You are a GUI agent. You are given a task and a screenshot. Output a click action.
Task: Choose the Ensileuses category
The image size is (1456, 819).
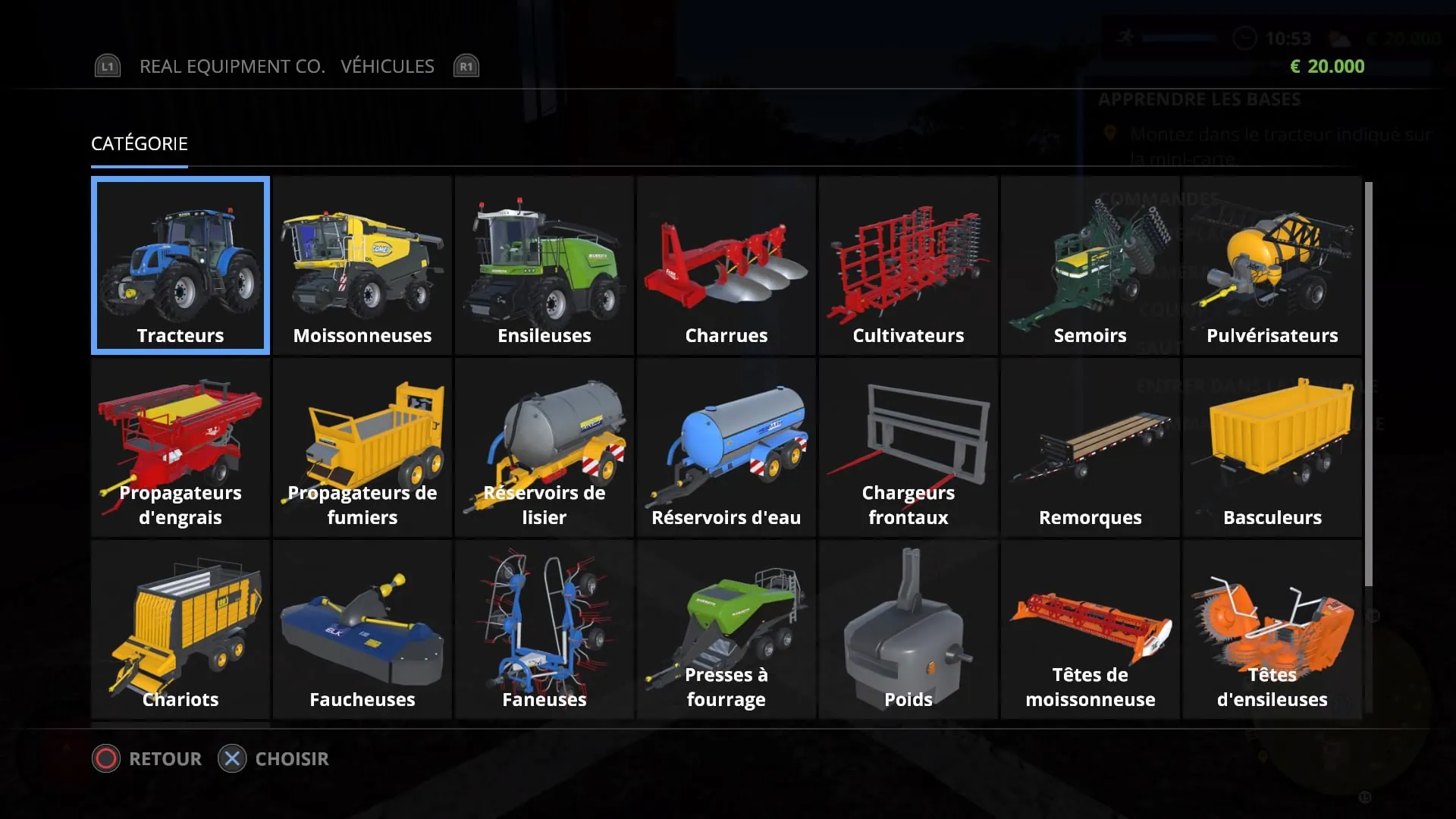[544, 265]
